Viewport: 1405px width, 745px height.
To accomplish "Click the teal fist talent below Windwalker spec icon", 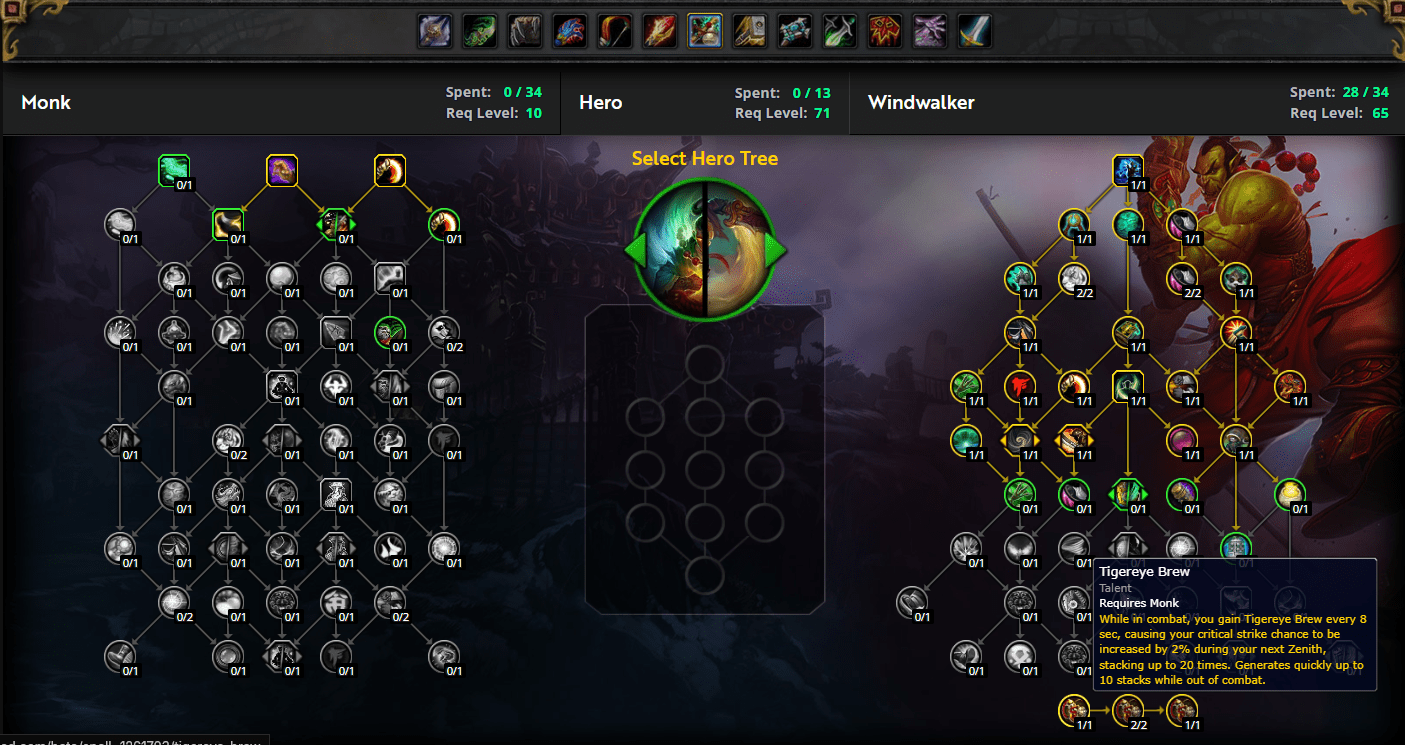I will coord(1127,223).
